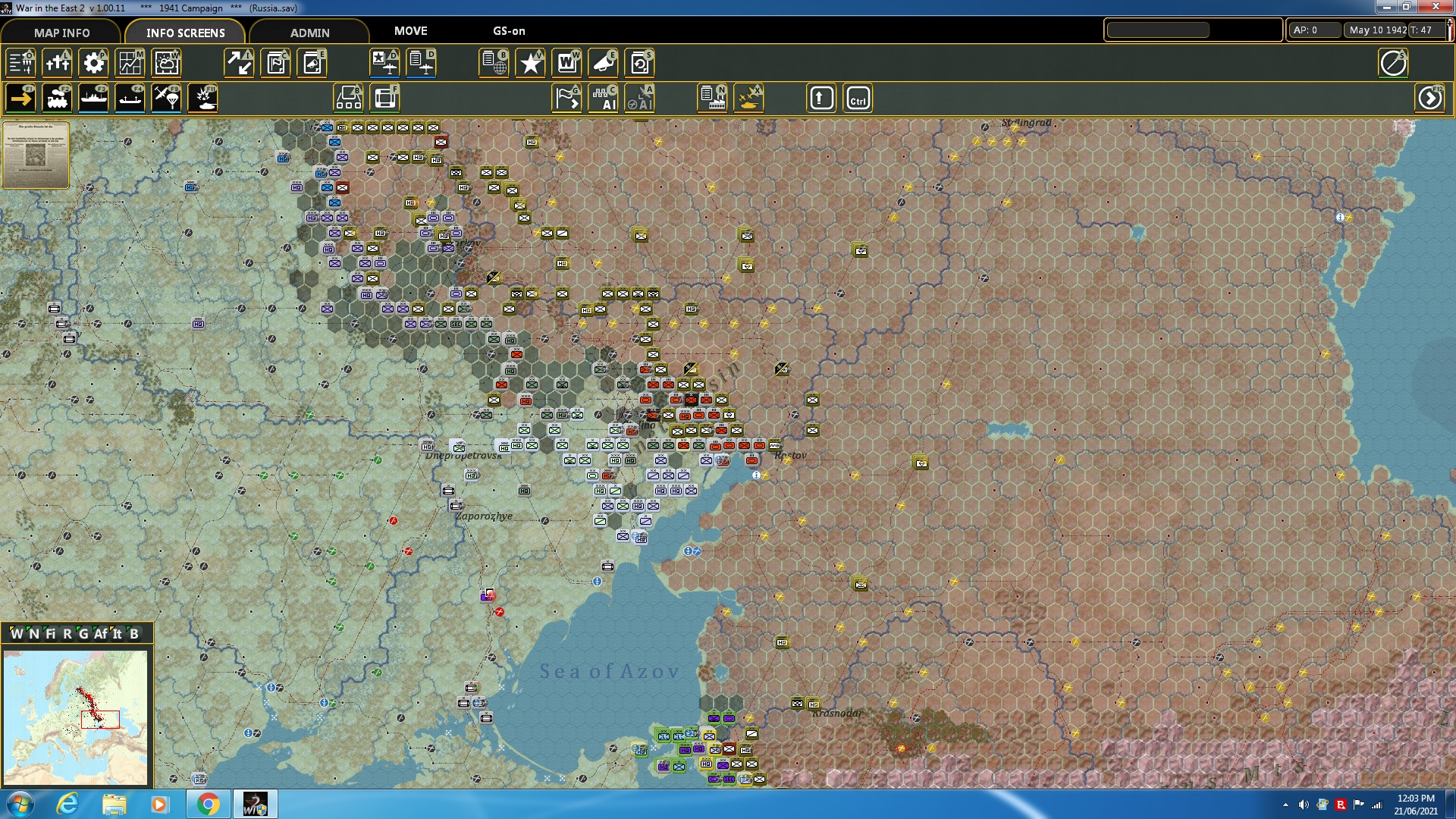Toggle the Fi indicator above the minimap

point(51,634)
